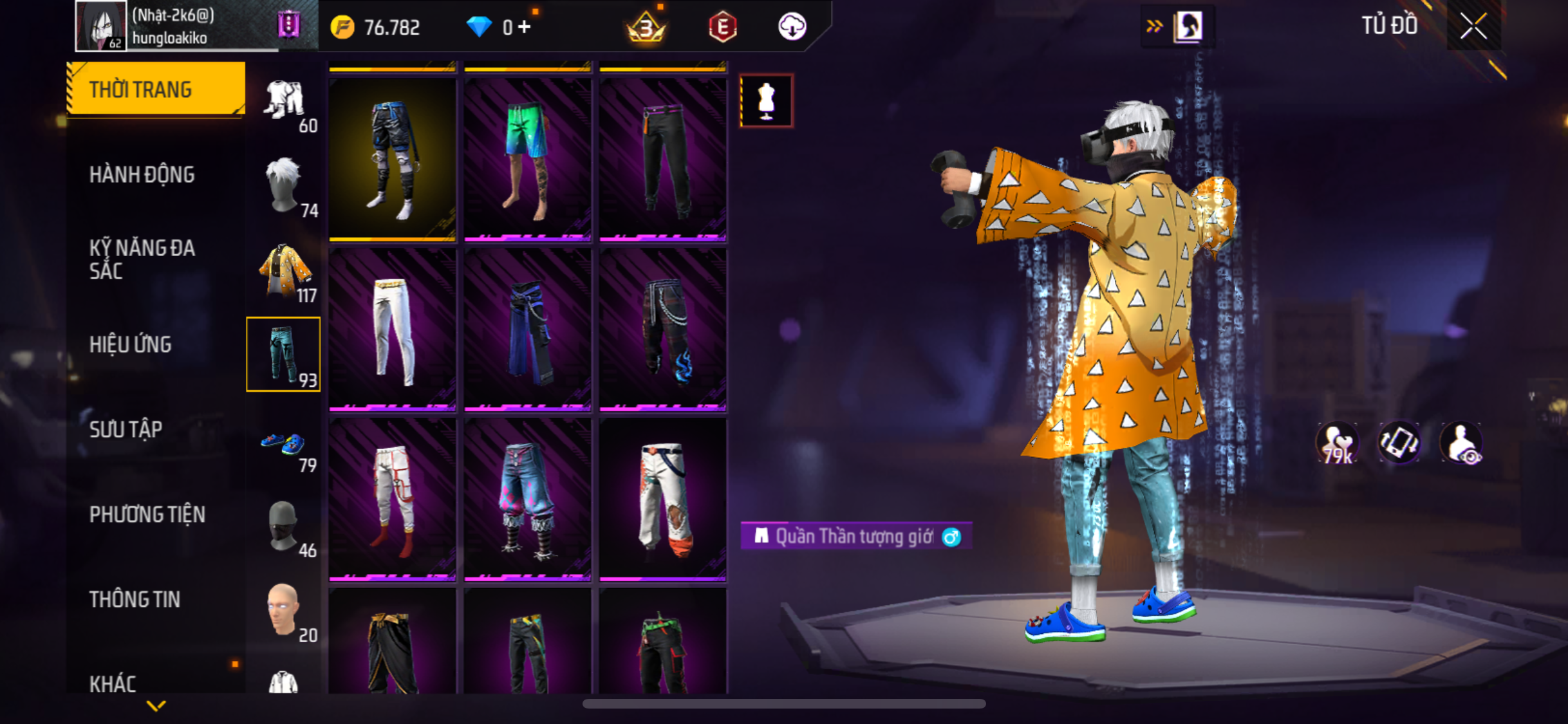The height and width of the screenshot is (724, 1568).
Task: Add diamonds with the plus button
Action: 525,27
